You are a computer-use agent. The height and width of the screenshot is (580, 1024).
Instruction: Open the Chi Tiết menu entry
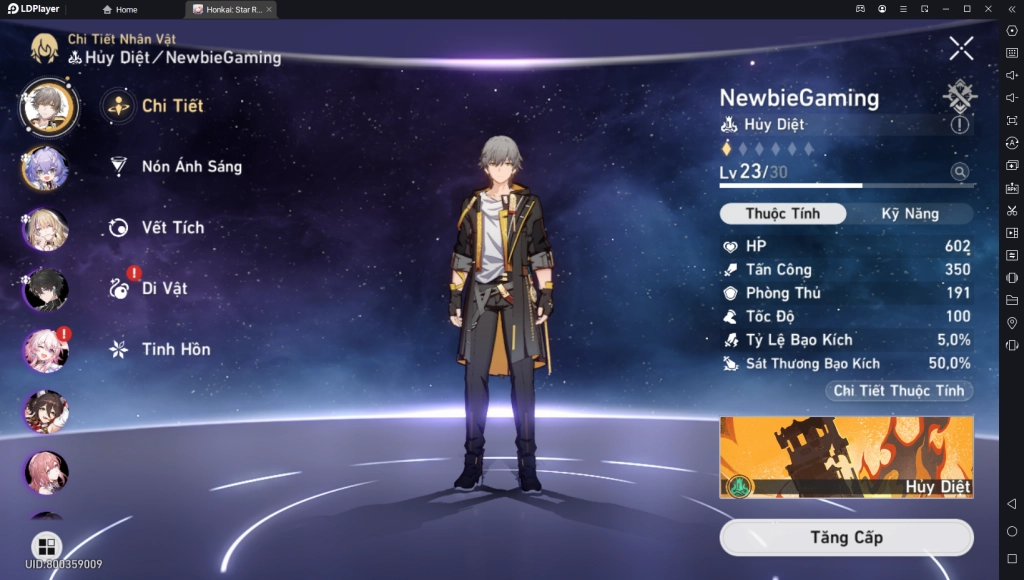click(x=172, y=106)
